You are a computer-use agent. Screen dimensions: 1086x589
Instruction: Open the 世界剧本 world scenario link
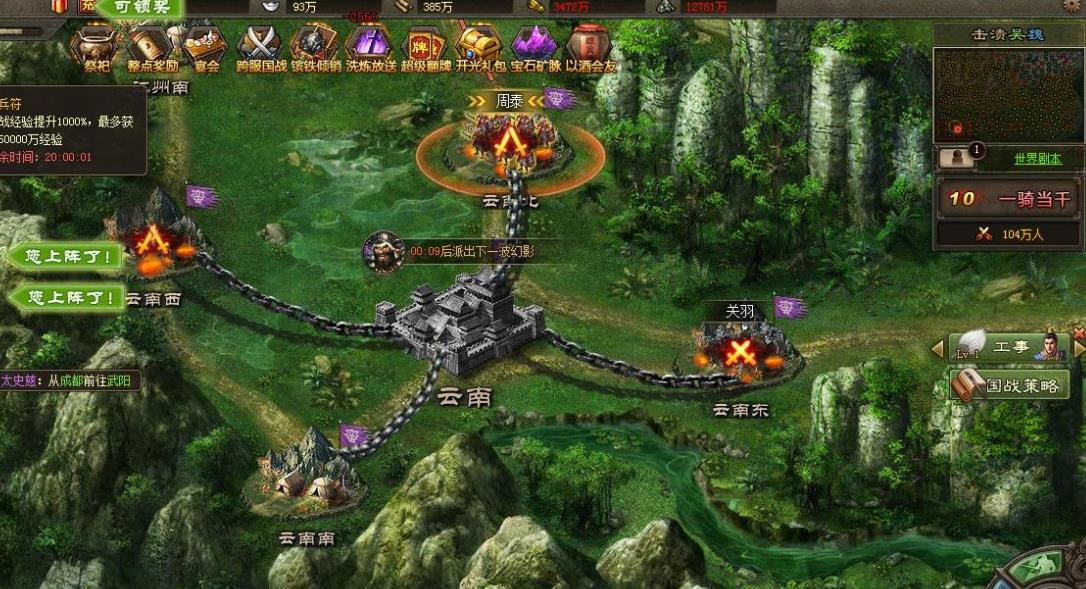pos(1036,159)
